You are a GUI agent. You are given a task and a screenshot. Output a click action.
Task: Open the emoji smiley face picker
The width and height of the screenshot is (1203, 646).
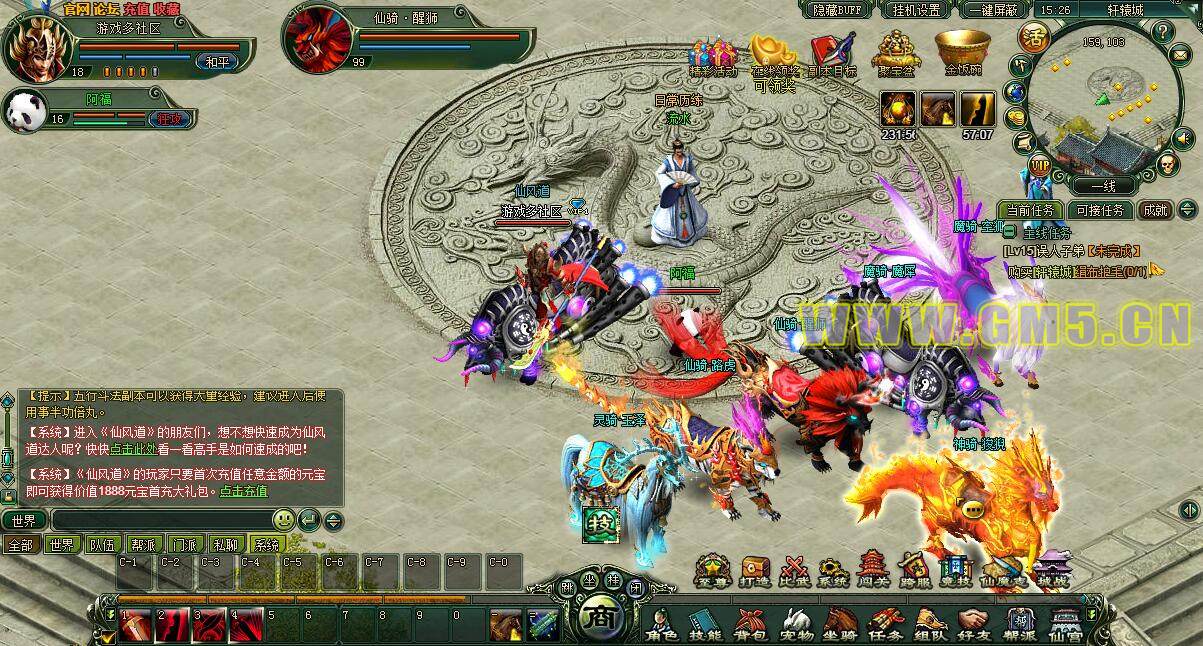click(284, 520)
